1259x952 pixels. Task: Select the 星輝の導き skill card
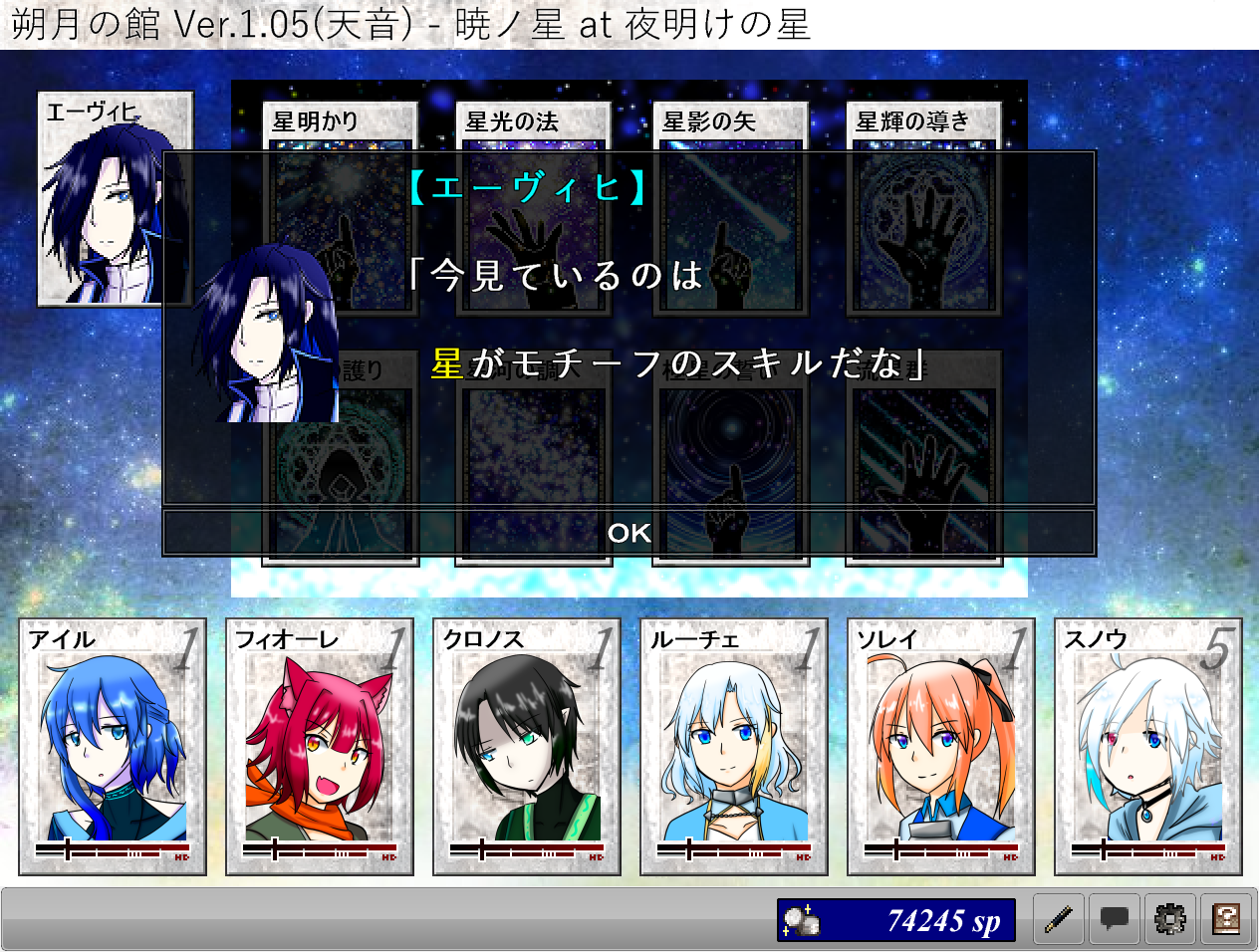coord(923,124)
